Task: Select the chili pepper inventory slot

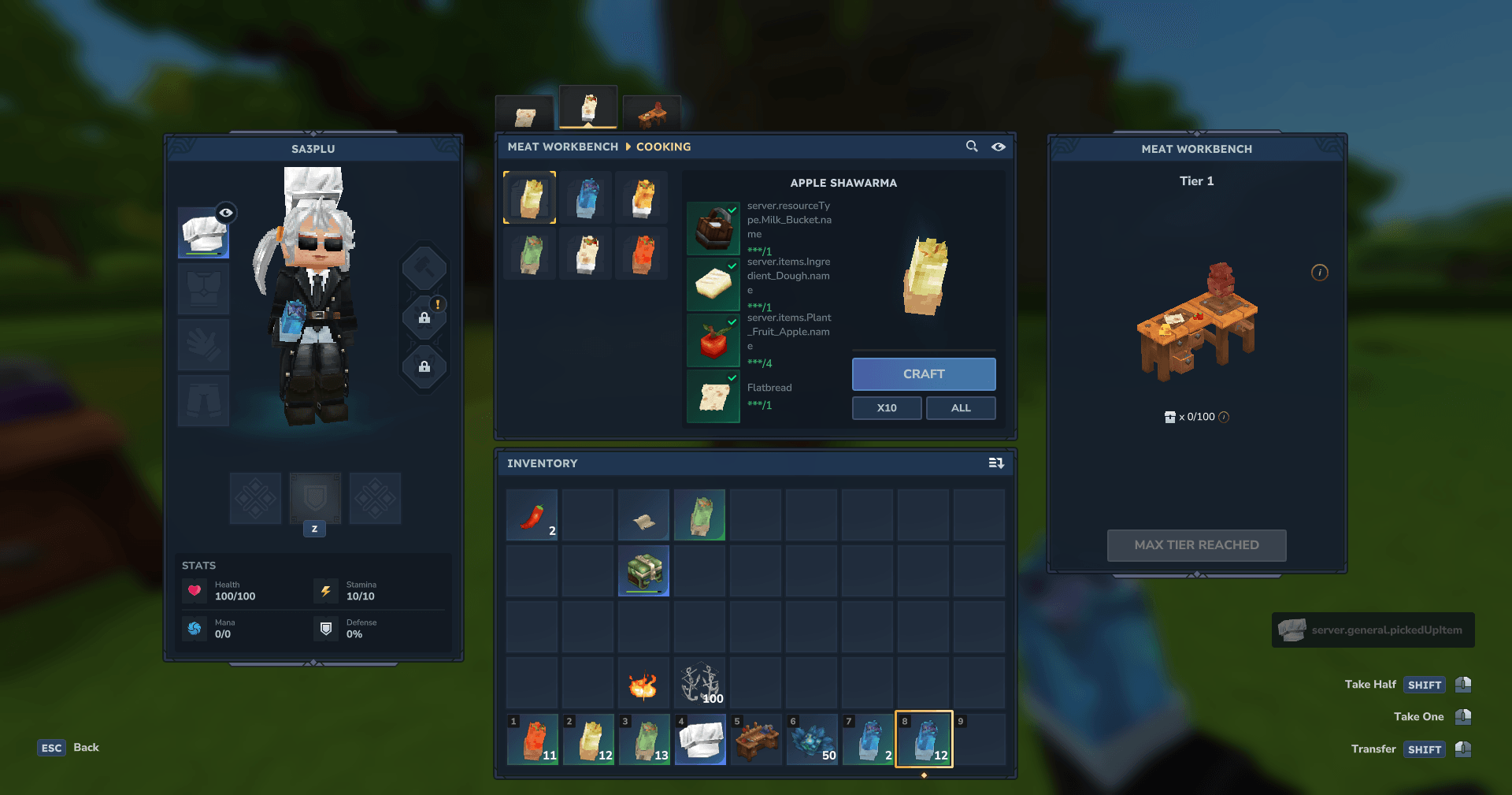Action: [532, 515]
